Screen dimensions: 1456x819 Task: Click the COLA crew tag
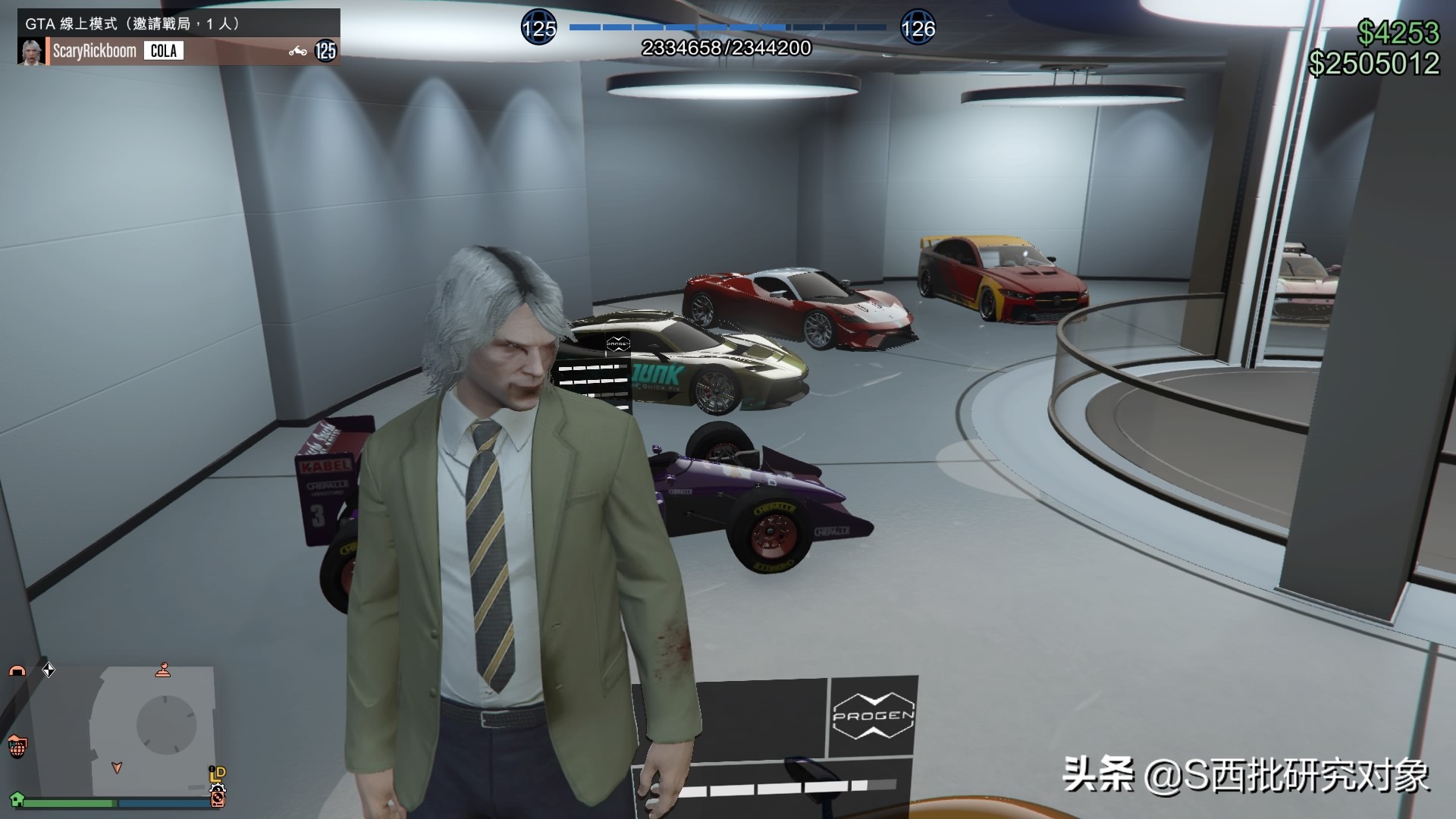click(x=164, y=51)
